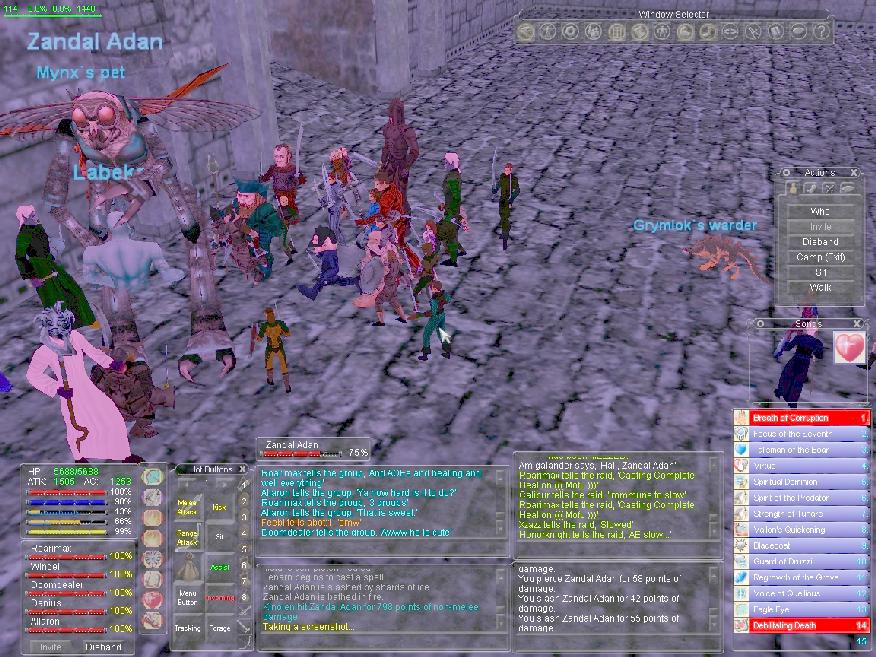Open the help question mark in Window Selector

pyautogui.click(x=822, y=31)
